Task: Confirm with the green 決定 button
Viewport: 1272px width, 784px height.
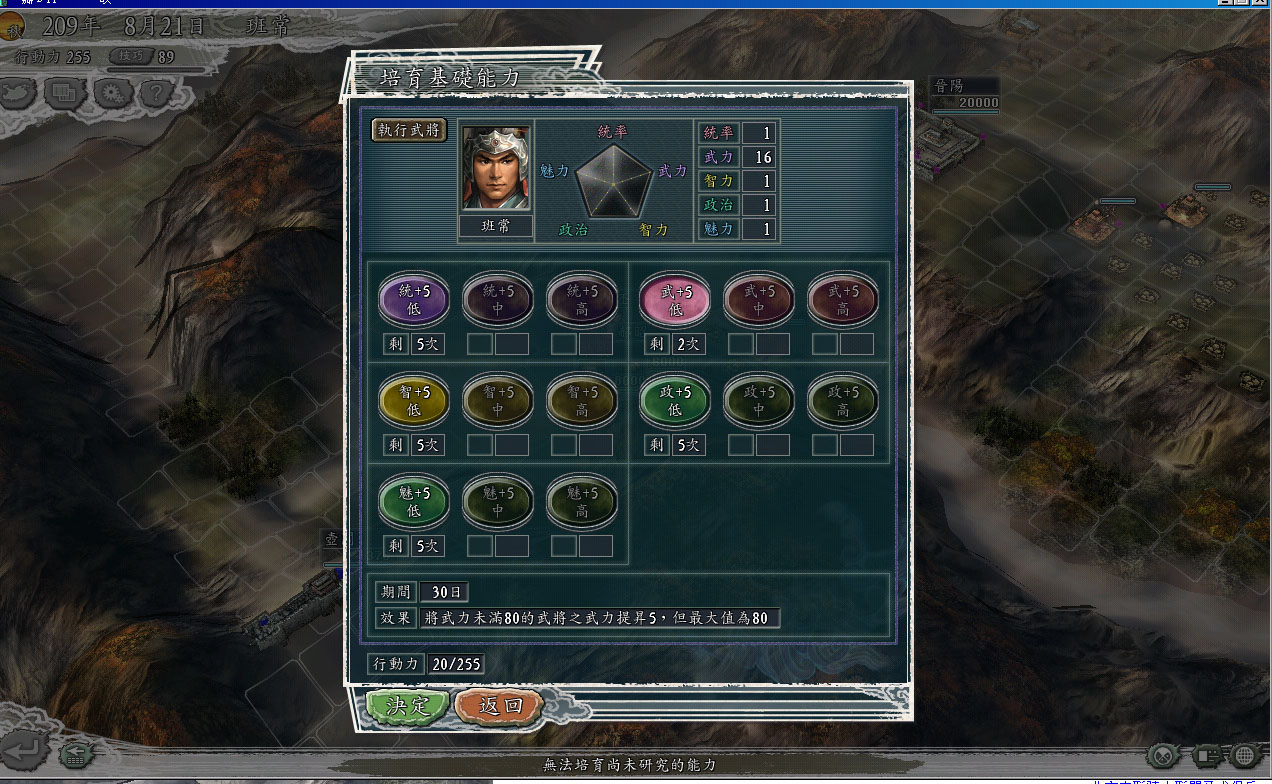Action: tap(407, 706)
